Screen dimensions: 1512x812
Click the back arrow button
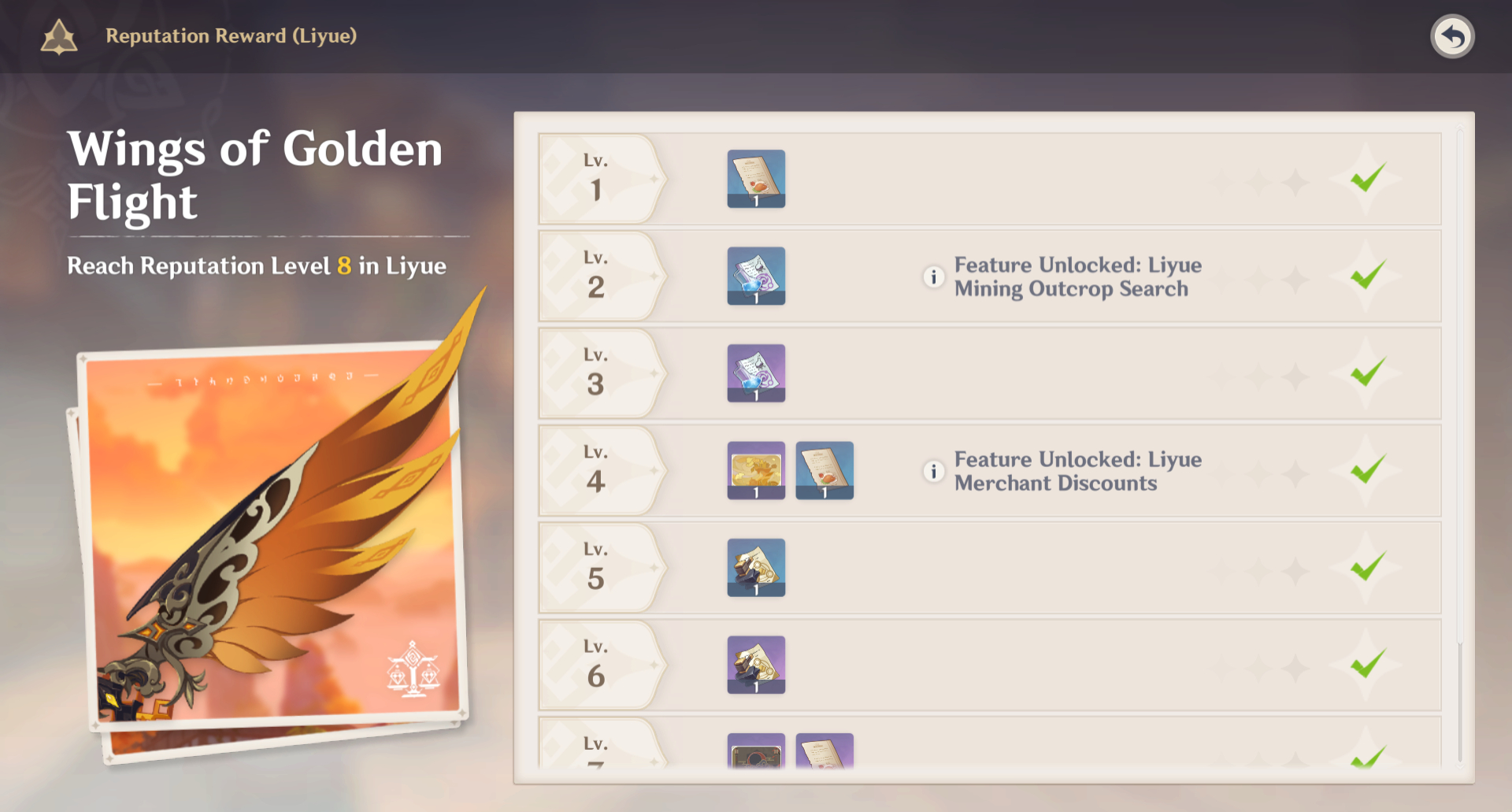[1454, 35]
